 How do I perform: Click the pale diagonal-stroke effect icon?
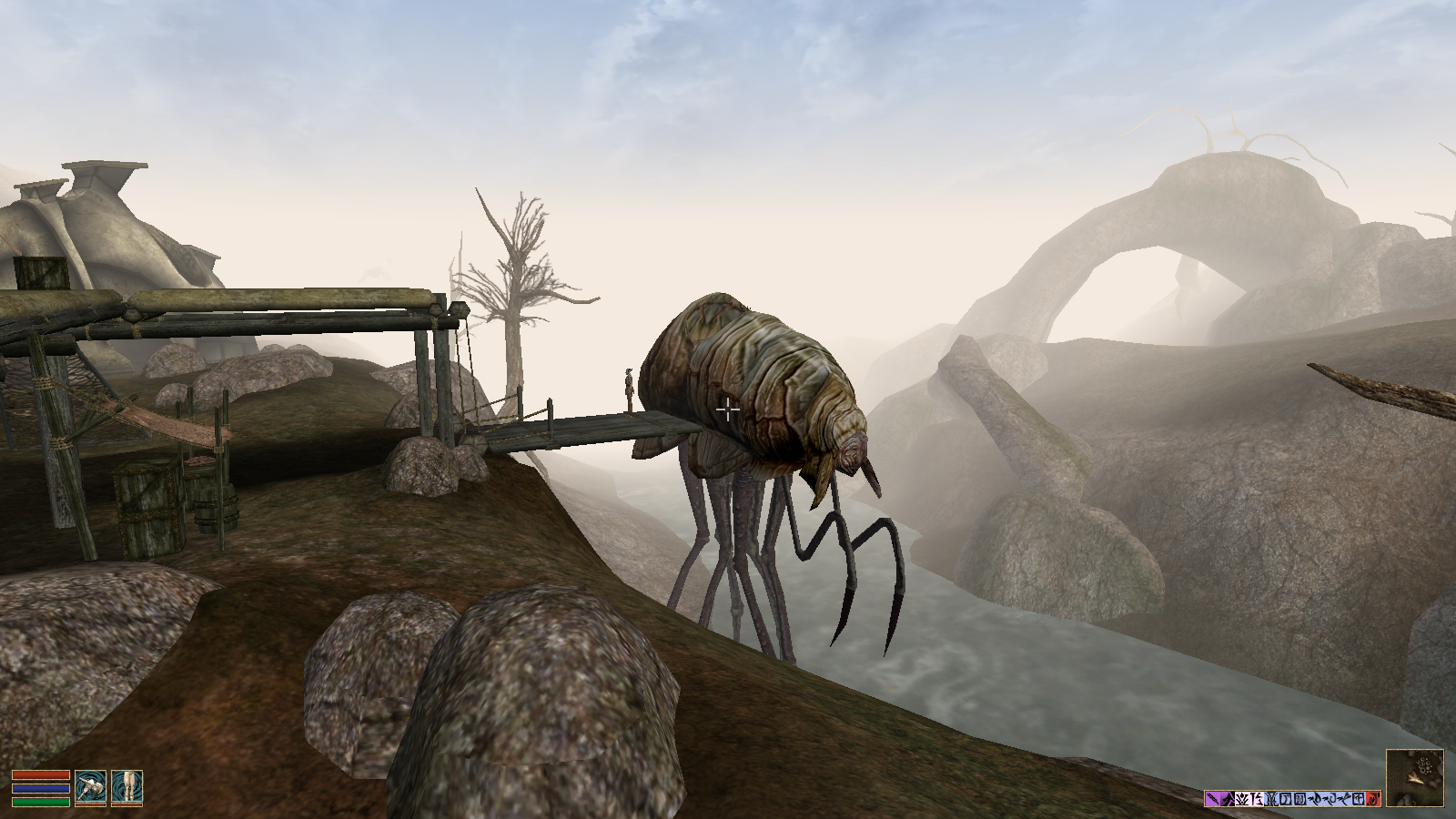point(1256,797)
